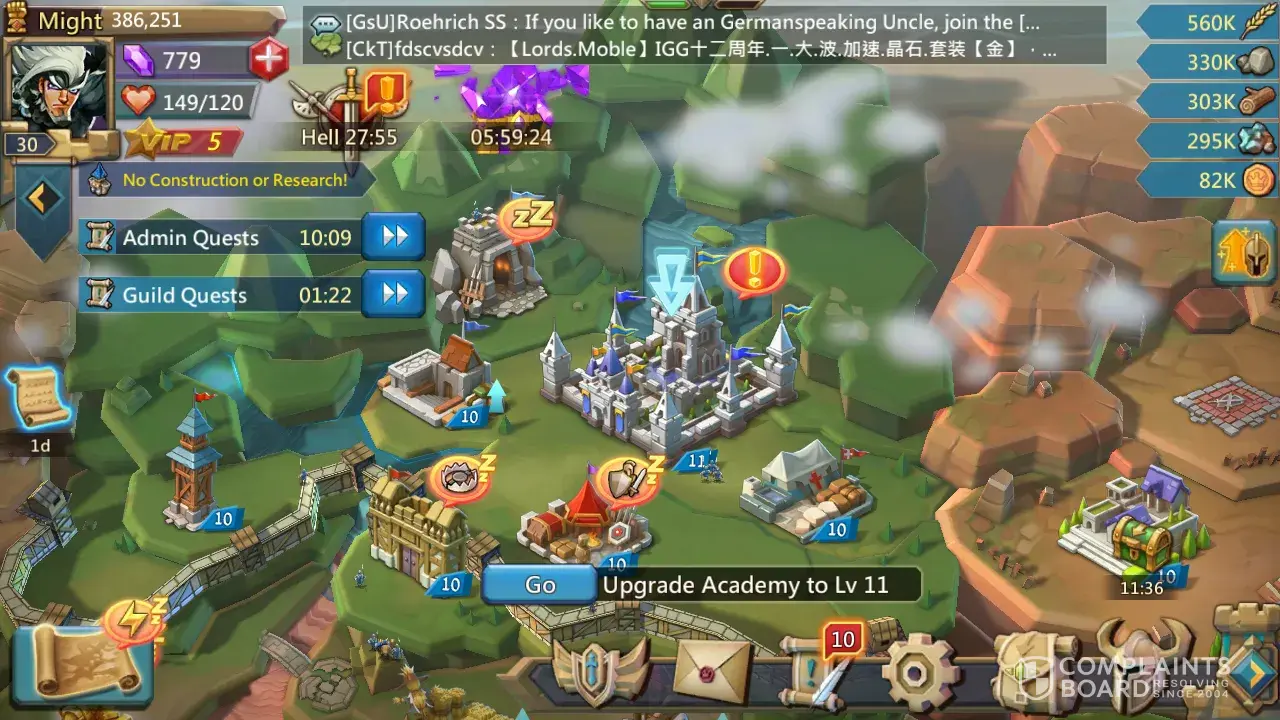Click the helmet boost icon
The height and width of the screenshot is (720, 1280).
(1244, 254)
